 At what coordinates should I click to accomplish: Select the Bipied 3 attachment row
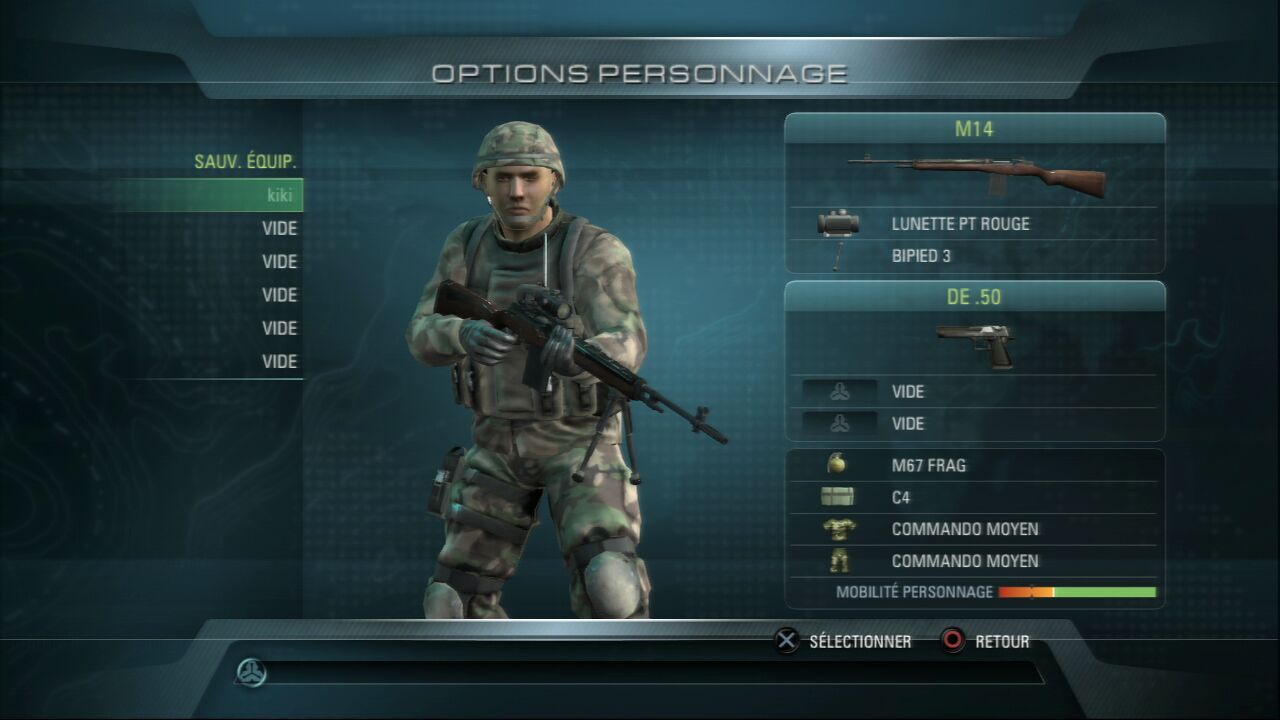(921, 256)
